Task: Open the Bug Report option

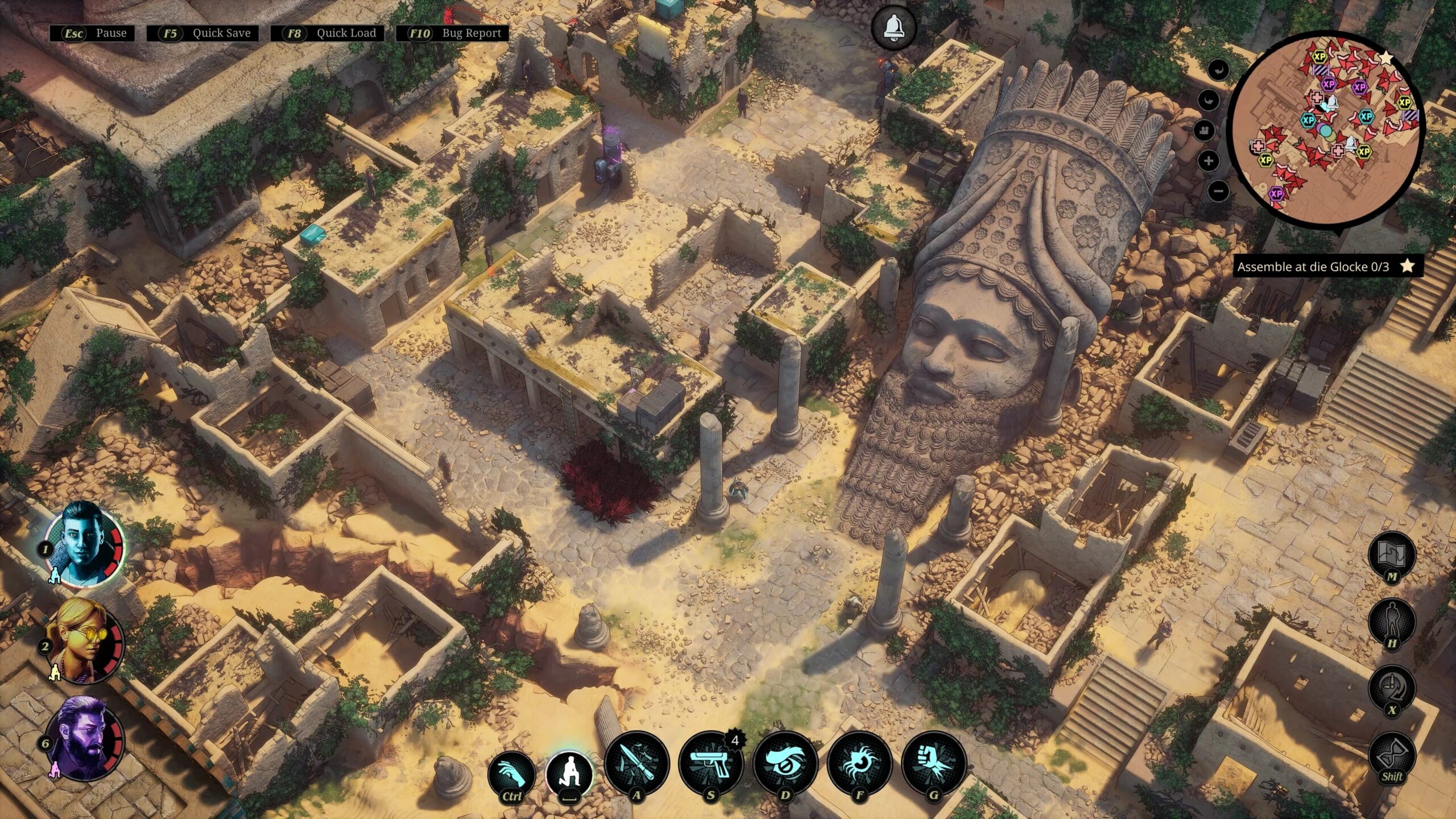Action: pos(452,33)
